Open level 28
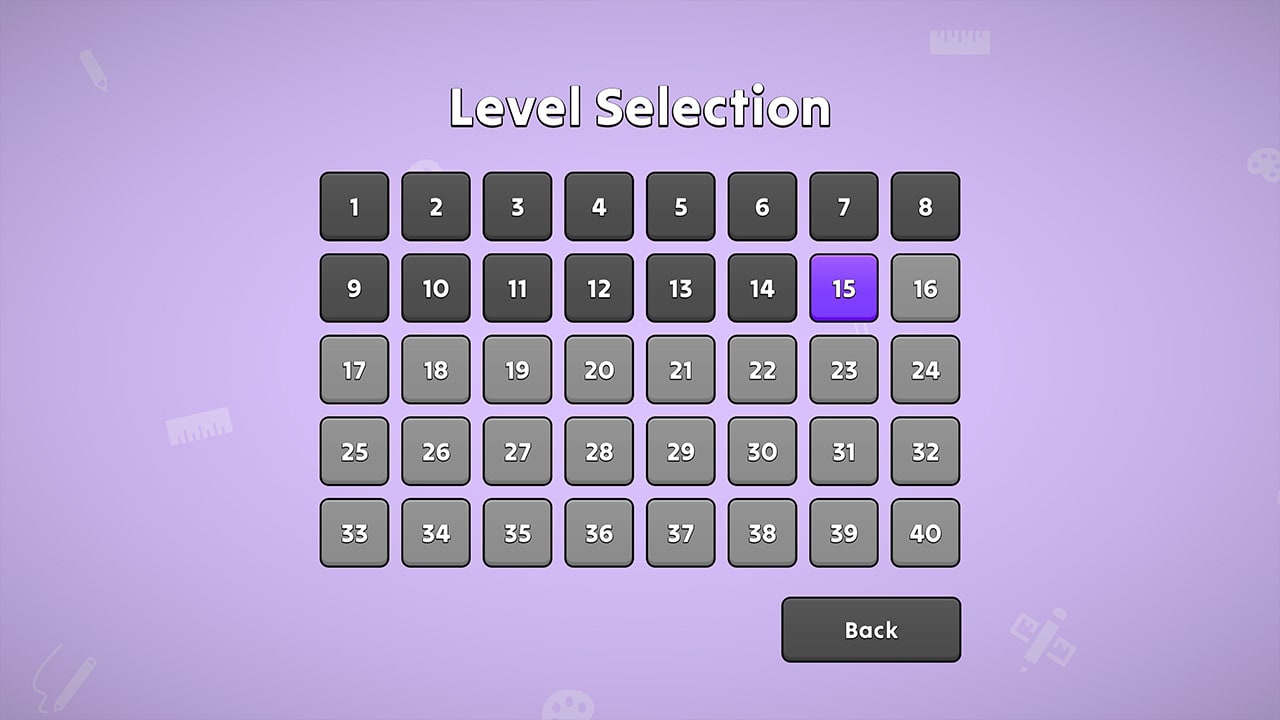 (x=598, y=452)
